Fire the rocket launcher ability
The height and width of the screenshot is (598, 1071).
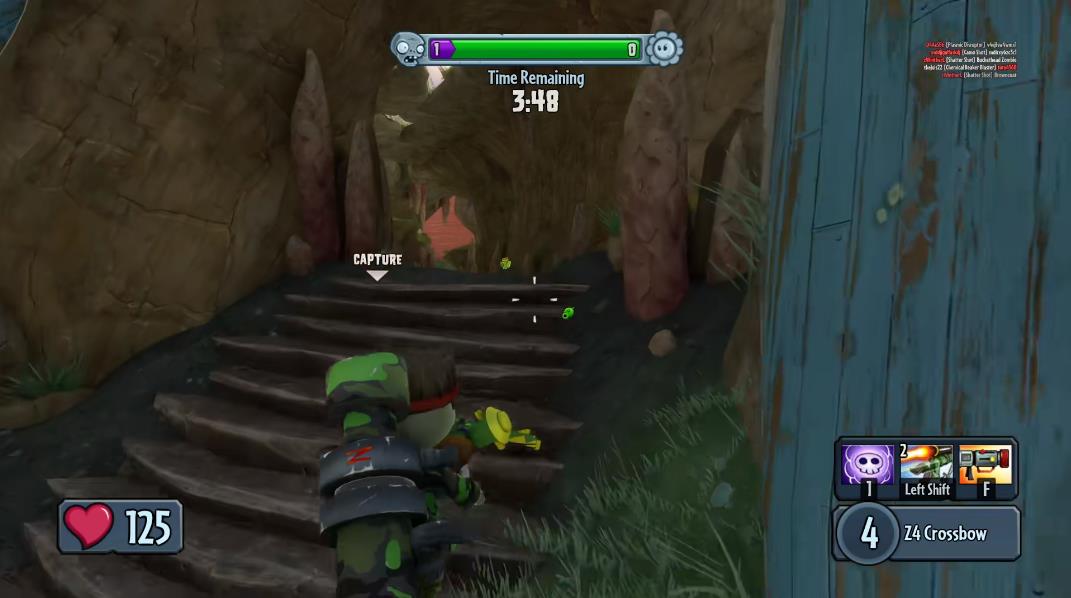[985, 465]
